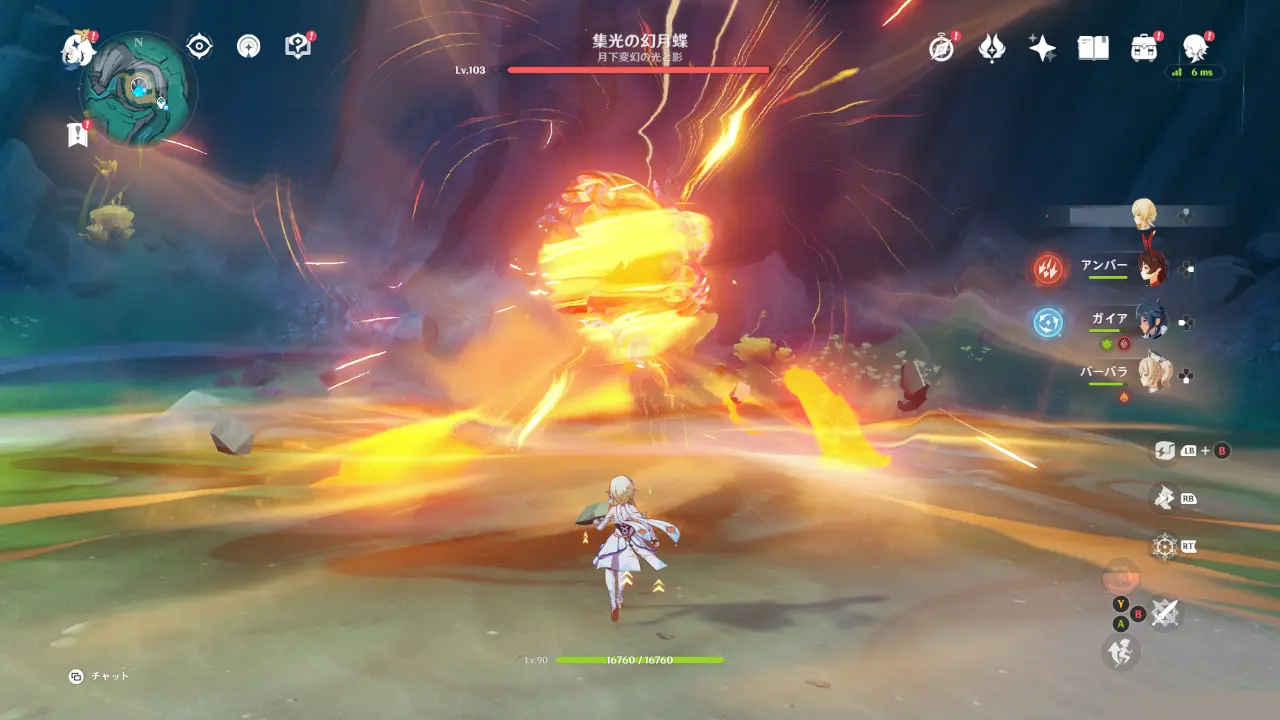Use the crossed-swords normal attack button

[1164, 612]
